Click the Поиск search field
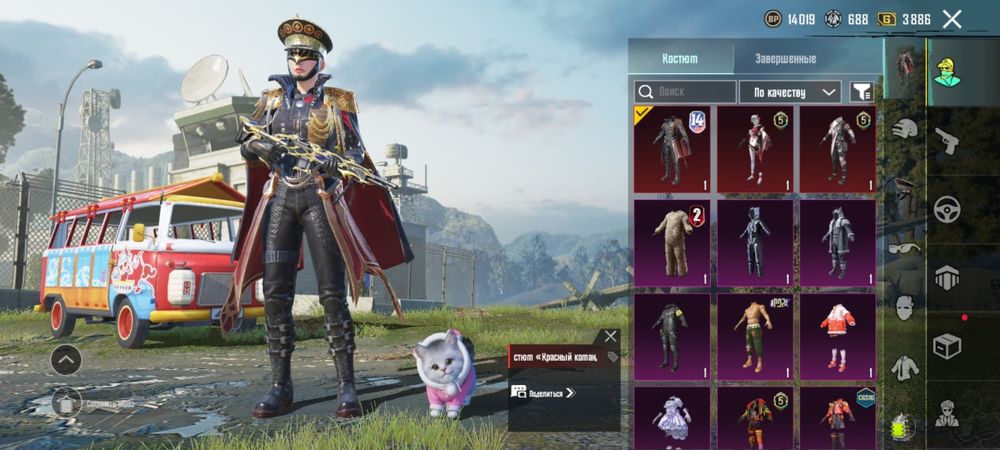1000x450 pixels. click(x=685, y=92)
